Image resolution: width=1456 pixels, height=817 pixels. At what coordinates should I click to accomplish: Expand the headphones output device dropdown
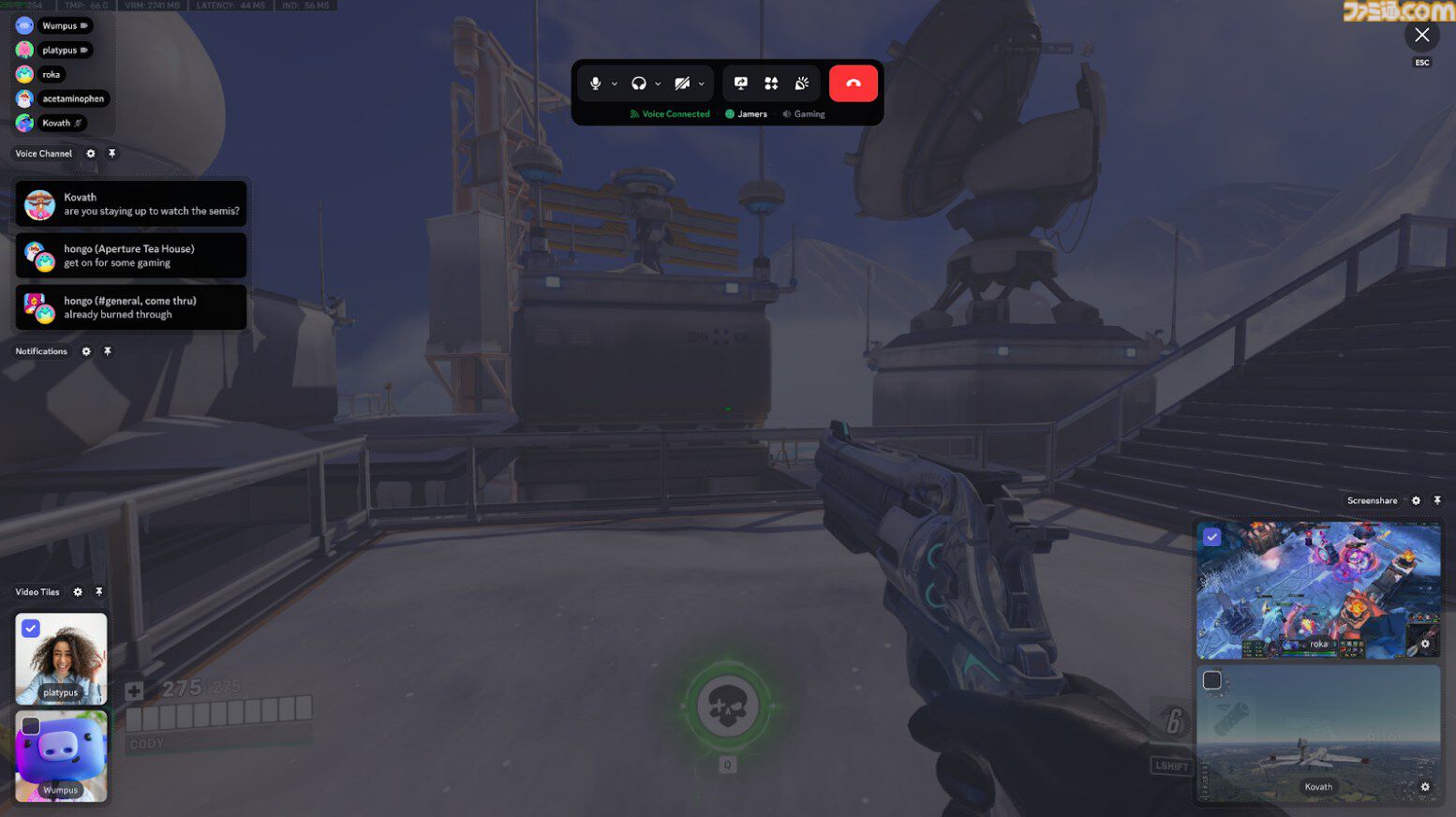coord(658,82)
